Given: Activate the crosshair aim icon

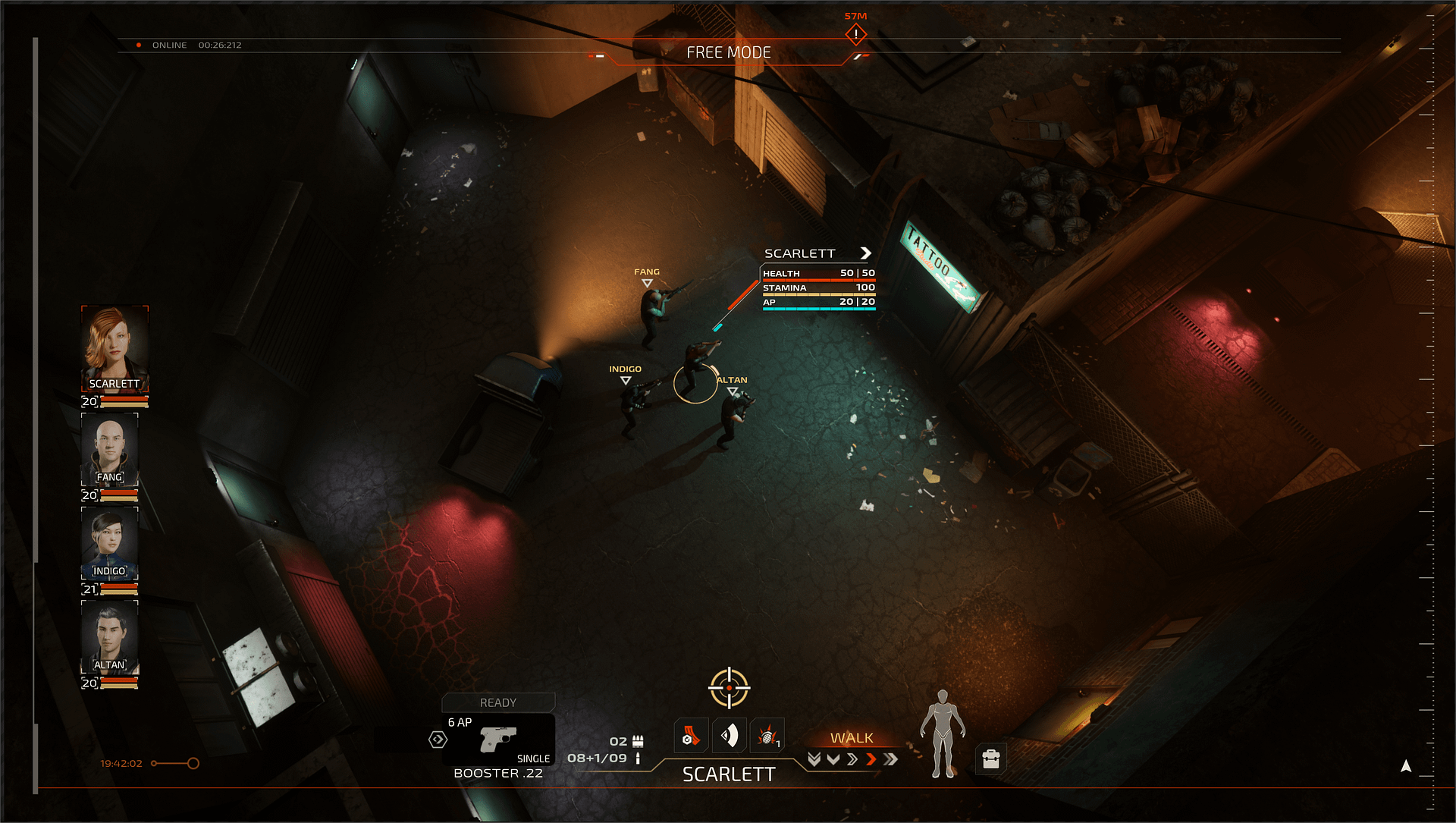Looking at the screenshot, I should pos(729,687).
